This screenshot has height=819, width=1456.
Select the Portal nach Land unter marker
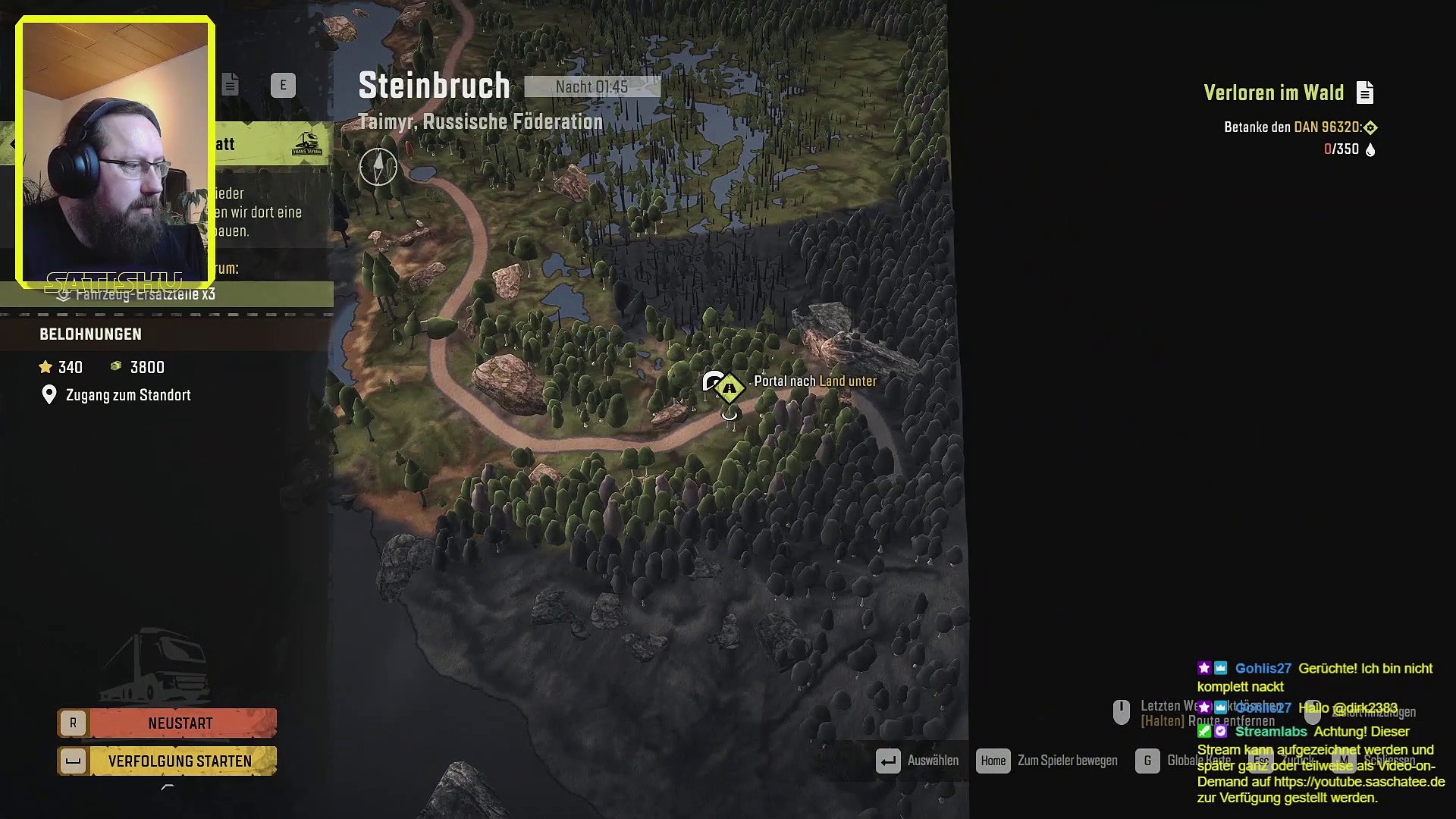point(730,388)
